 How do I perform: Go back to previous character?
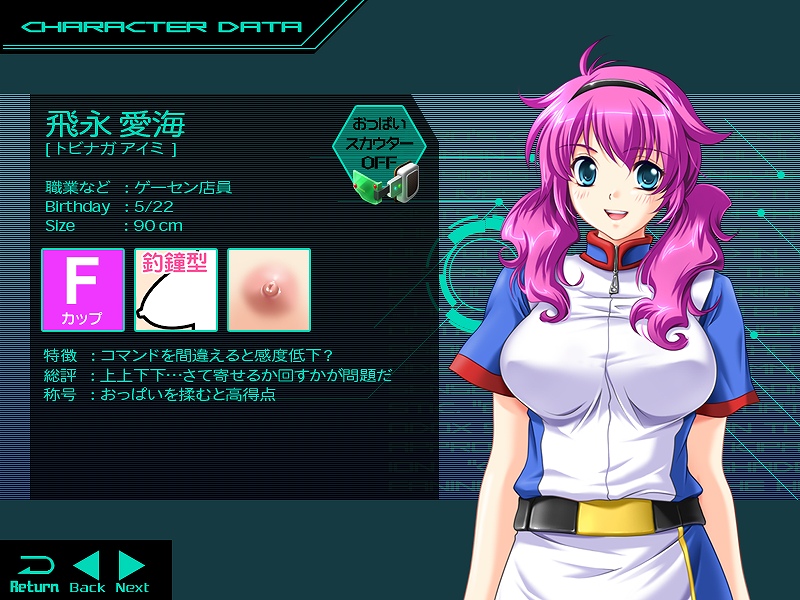(x=87, y=572)
